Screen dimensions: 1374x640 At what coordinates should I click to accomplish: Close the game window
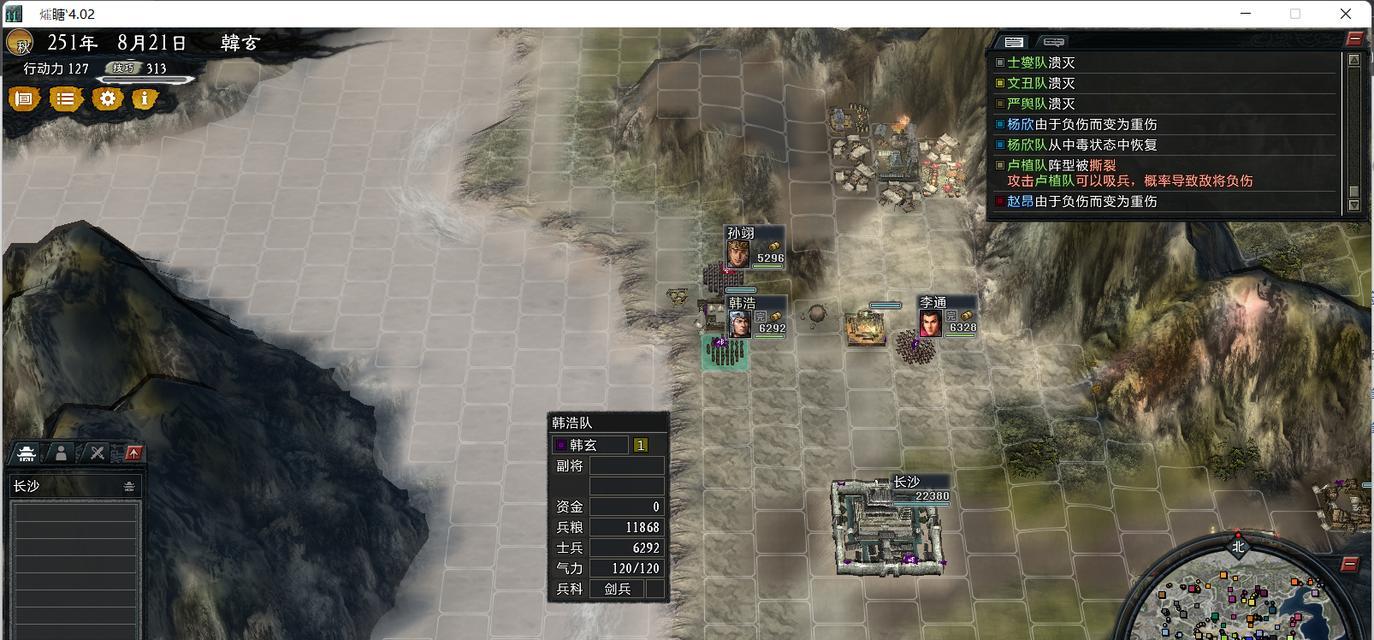(x=1345, y=14)
